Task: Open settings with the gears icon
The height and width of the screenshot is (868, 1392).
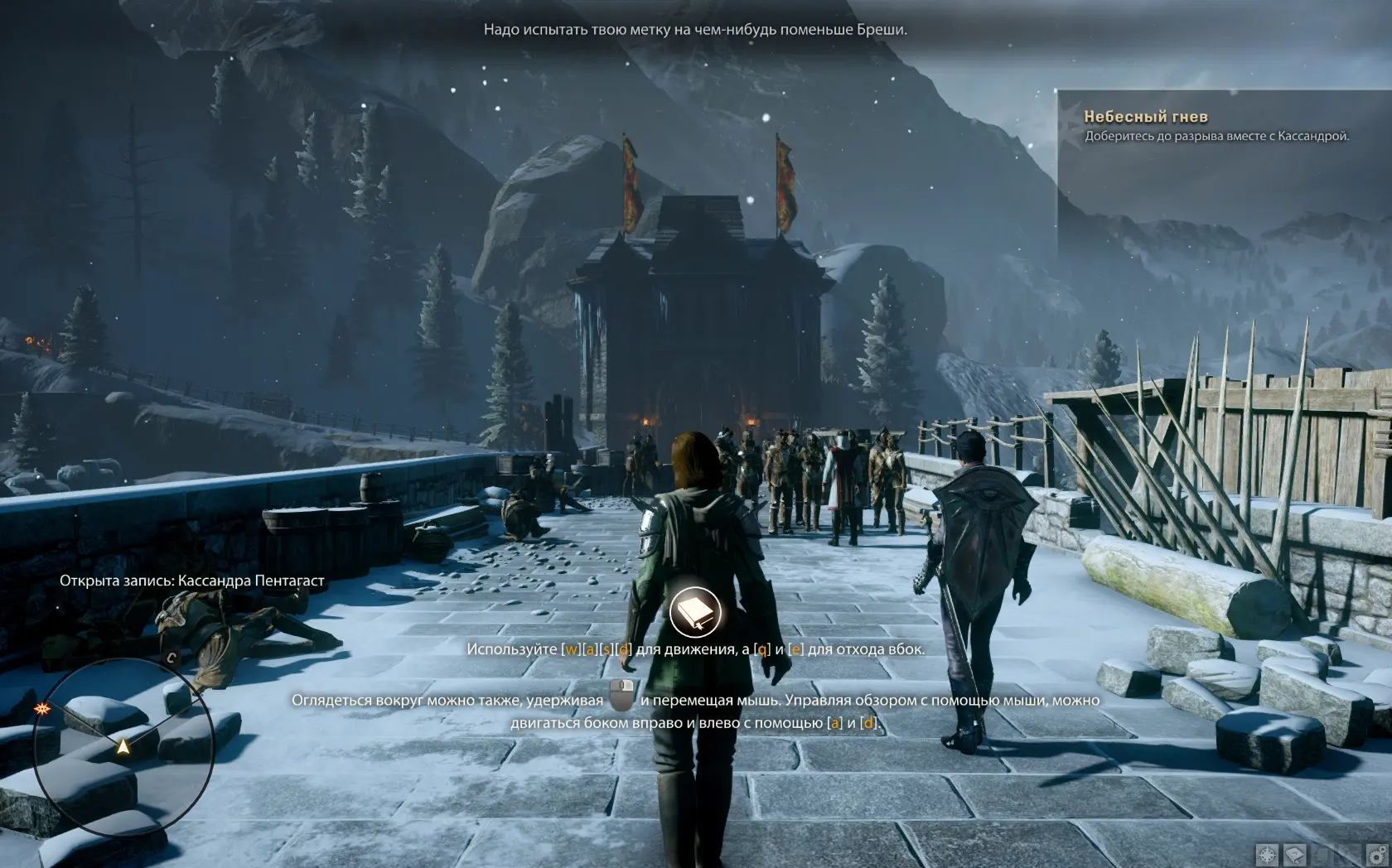Action: (x=1376, y=854)
